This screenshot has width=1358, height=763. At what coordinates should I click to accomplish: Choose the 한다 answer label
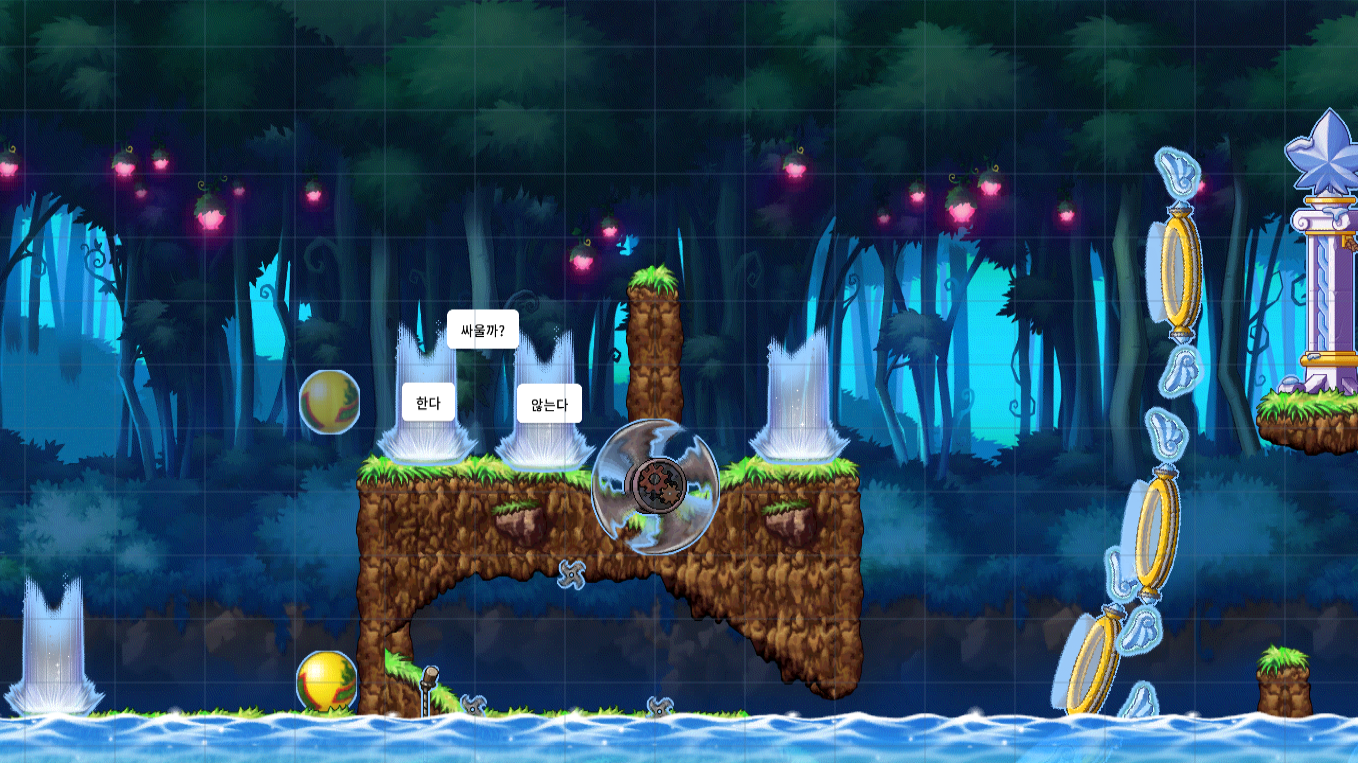pyautogui.click(x=428, y=403)
